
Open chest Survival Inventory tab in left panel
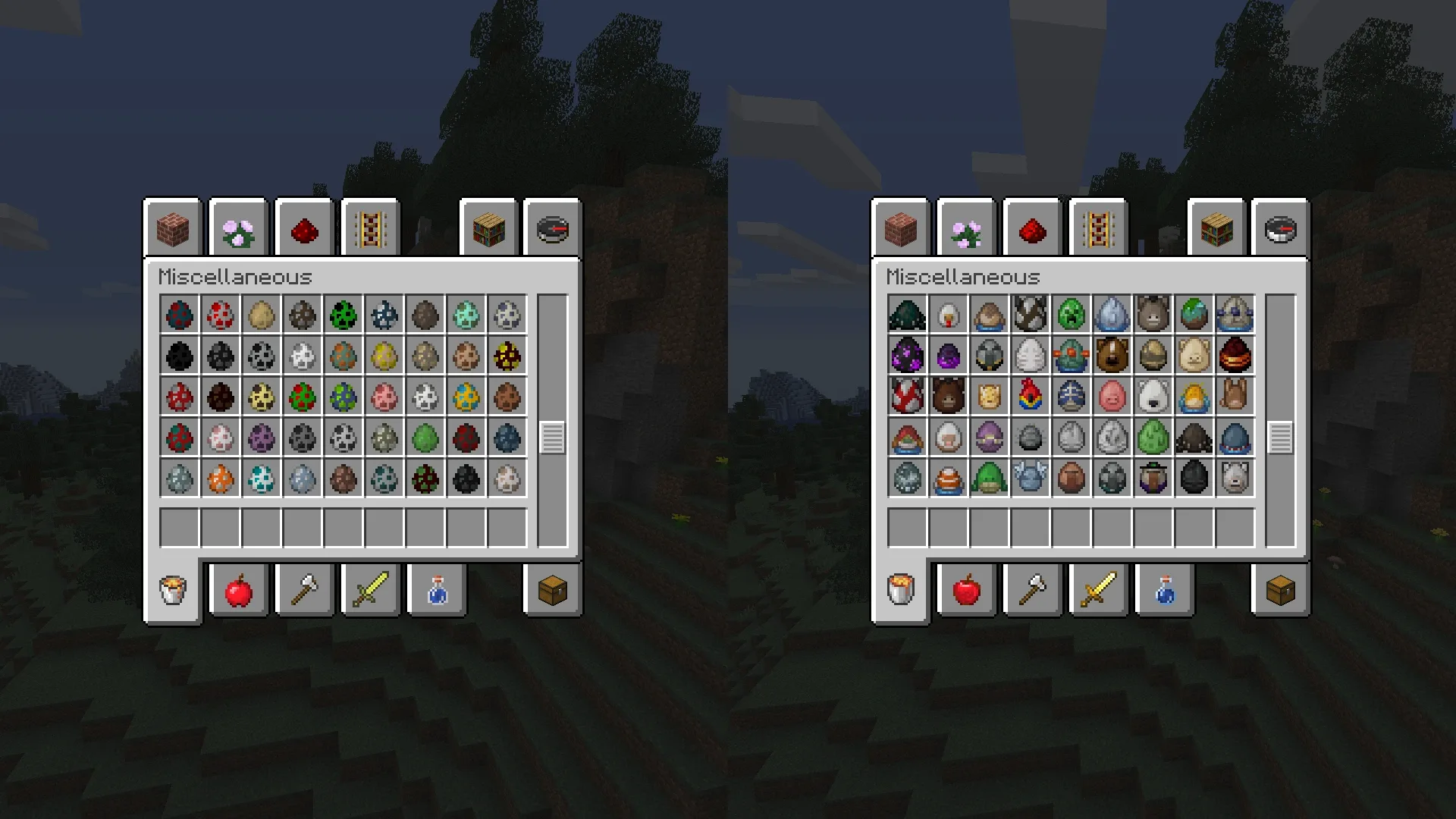point(553,590)
